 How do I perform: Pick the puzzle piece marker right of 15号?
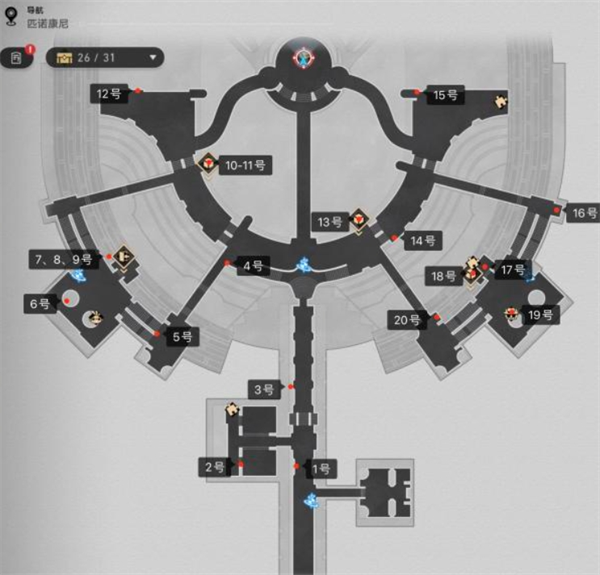tap(499, 100)
